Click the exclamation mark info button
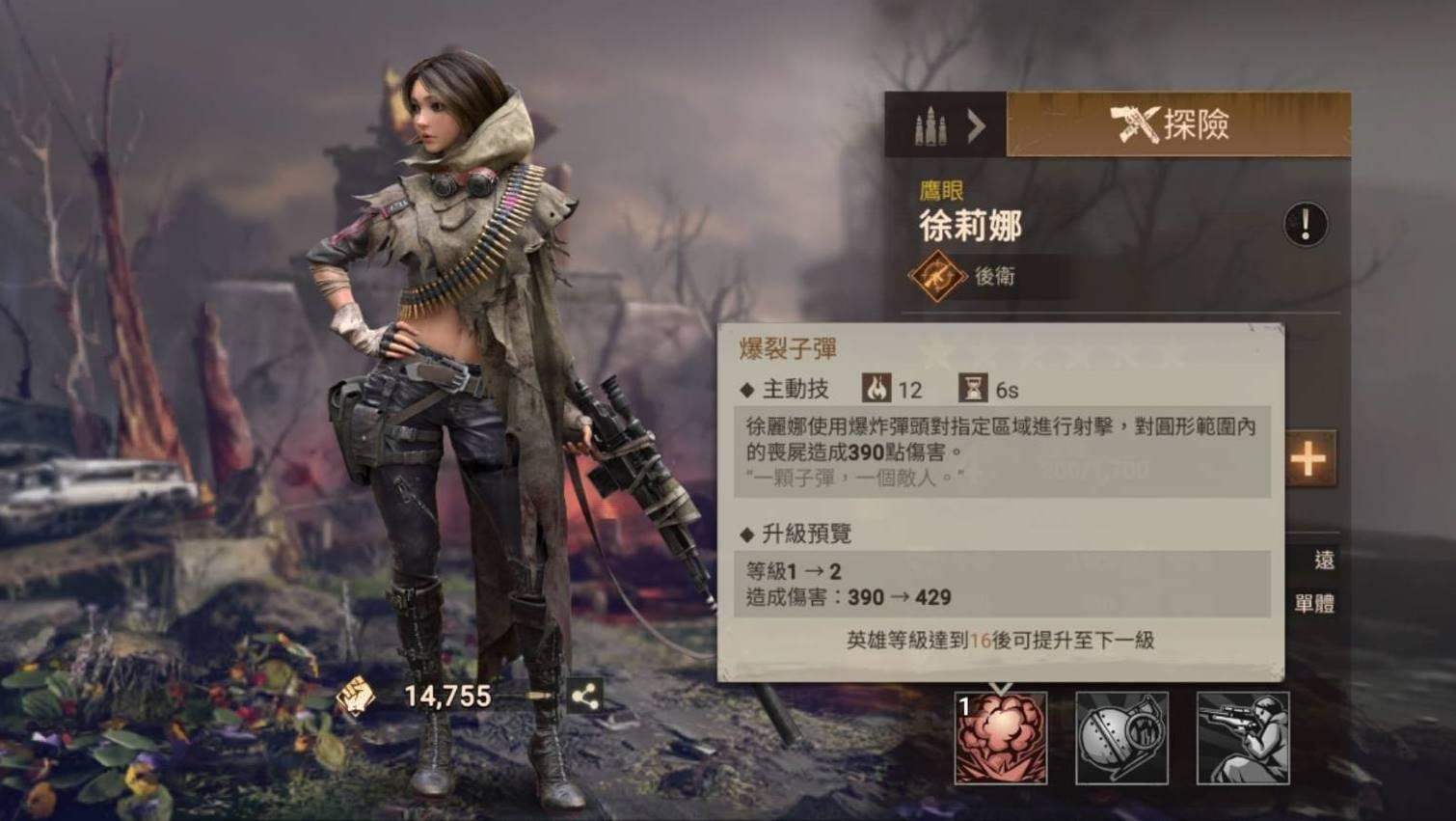Viewport: 1456px width, 821px height. [x=1304, y=223]
